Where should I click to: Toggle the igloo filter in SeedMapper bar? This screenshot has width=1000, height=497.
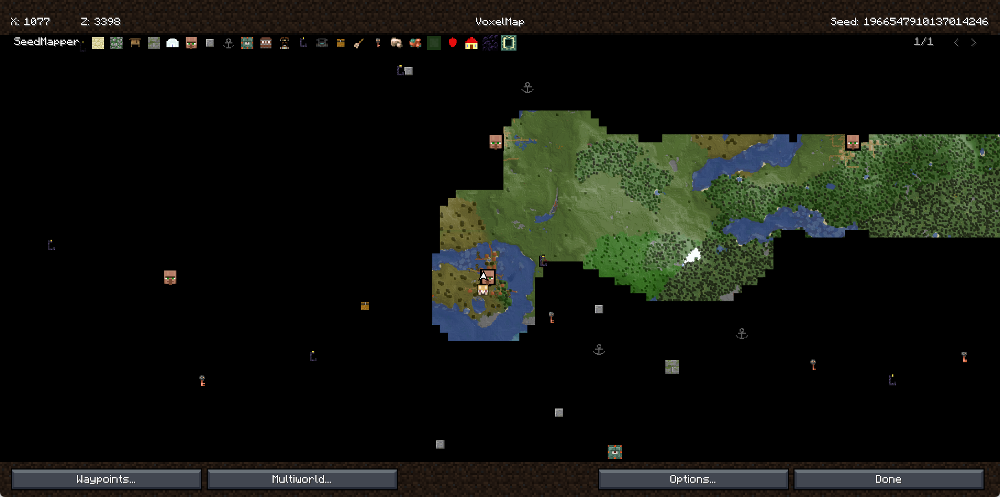tap(172, 43)
